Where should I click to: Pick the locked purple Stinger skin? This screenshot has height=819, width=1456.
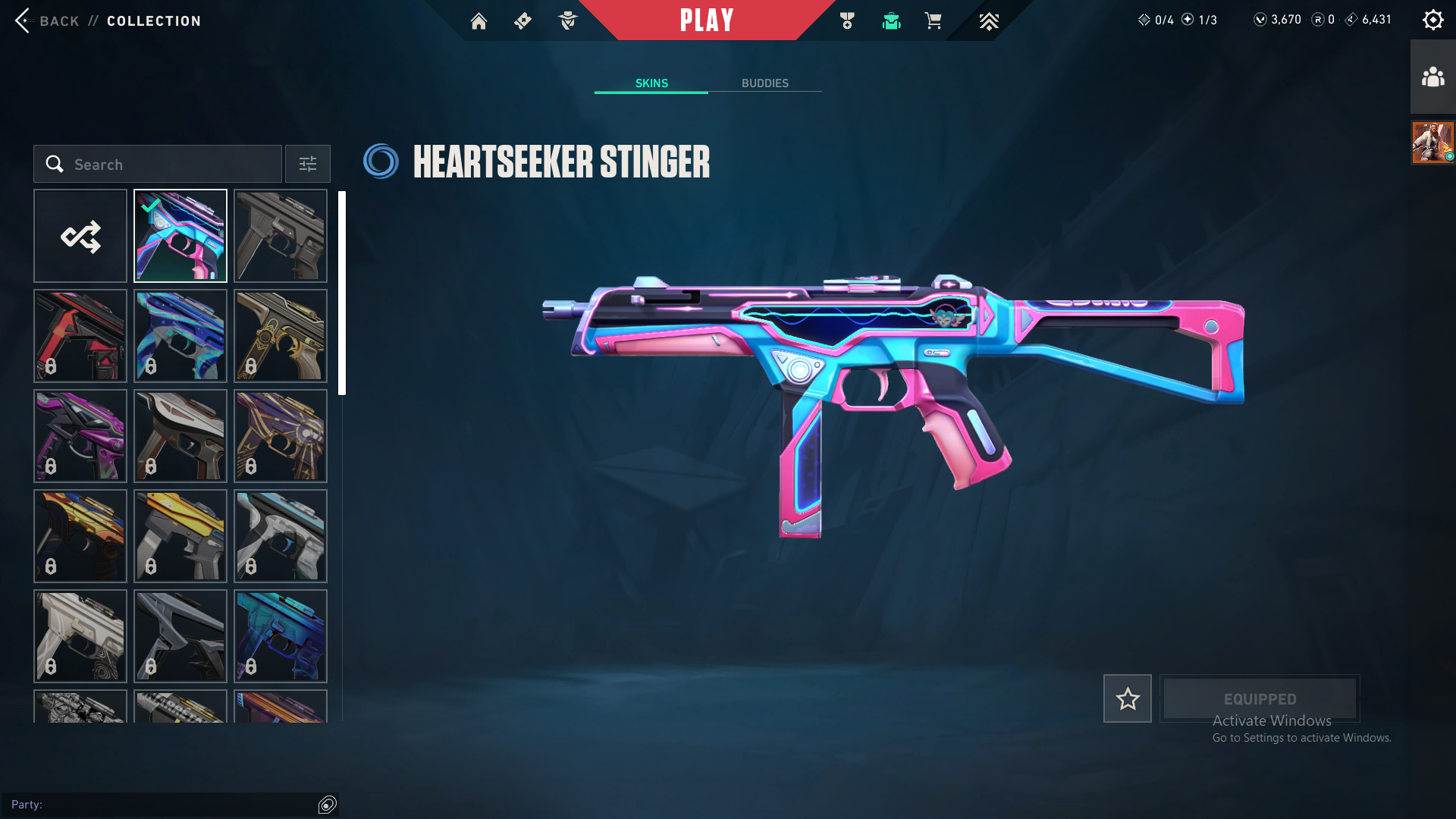[x=80, y=436]
